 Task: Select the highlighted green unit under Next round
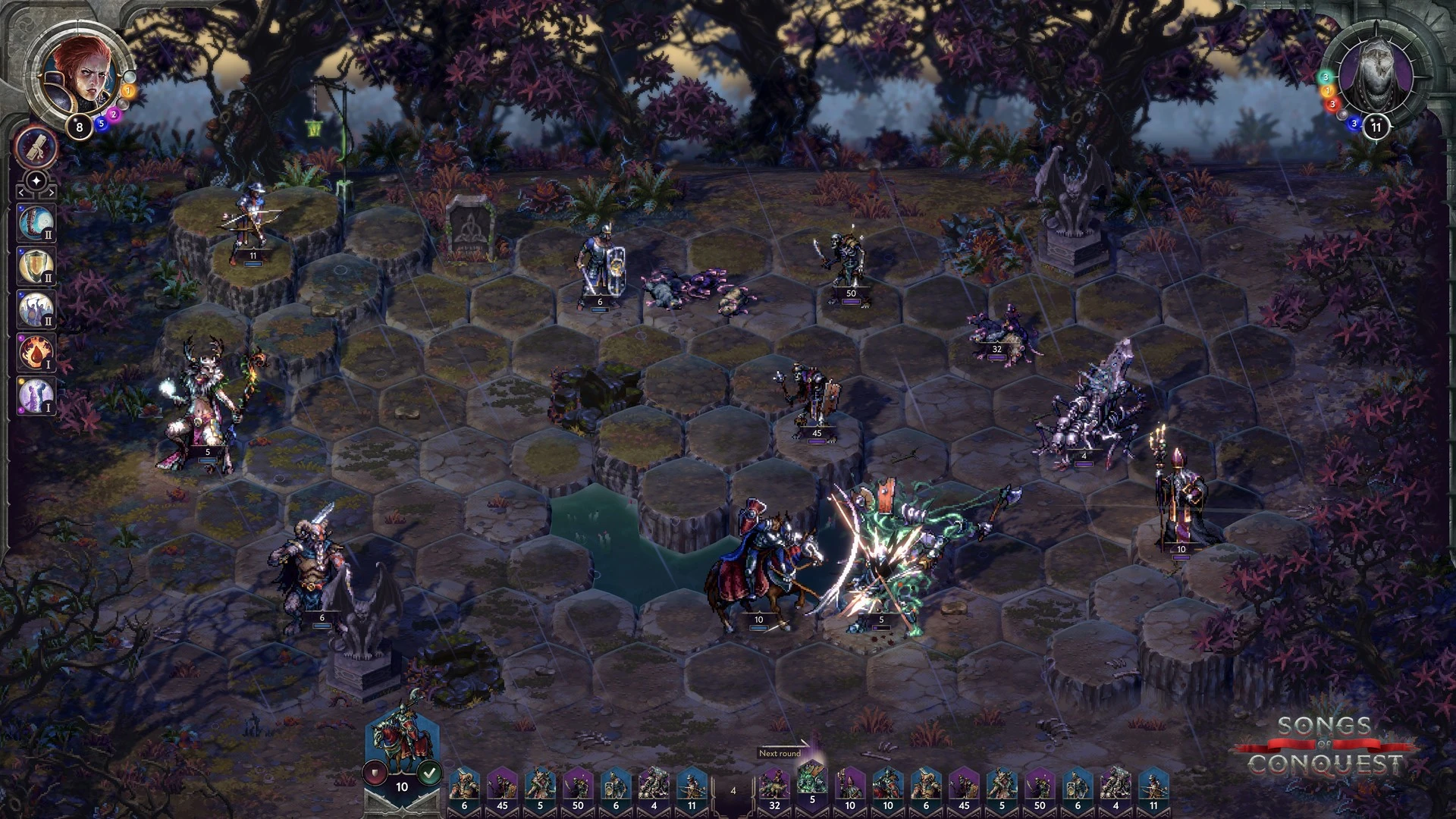[x=812, y=785]
